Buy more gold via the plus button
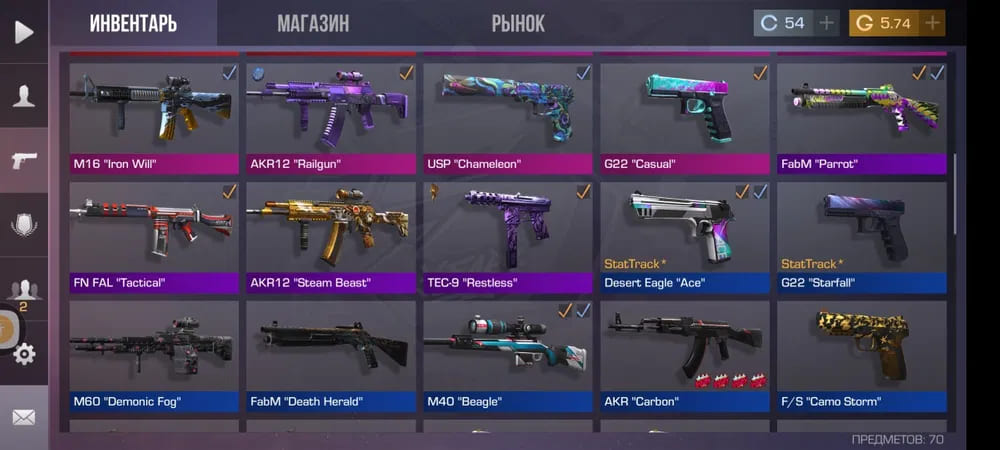The height and width of the screenshot is (450, 1000). click(x=932, y=23)
